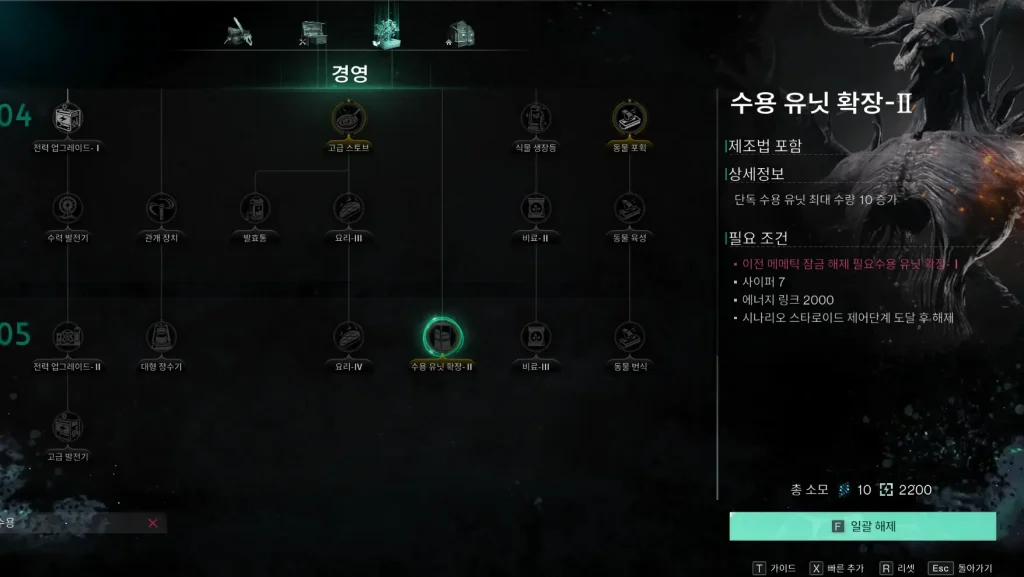Choose the 비료-II node

click(535, 208)
